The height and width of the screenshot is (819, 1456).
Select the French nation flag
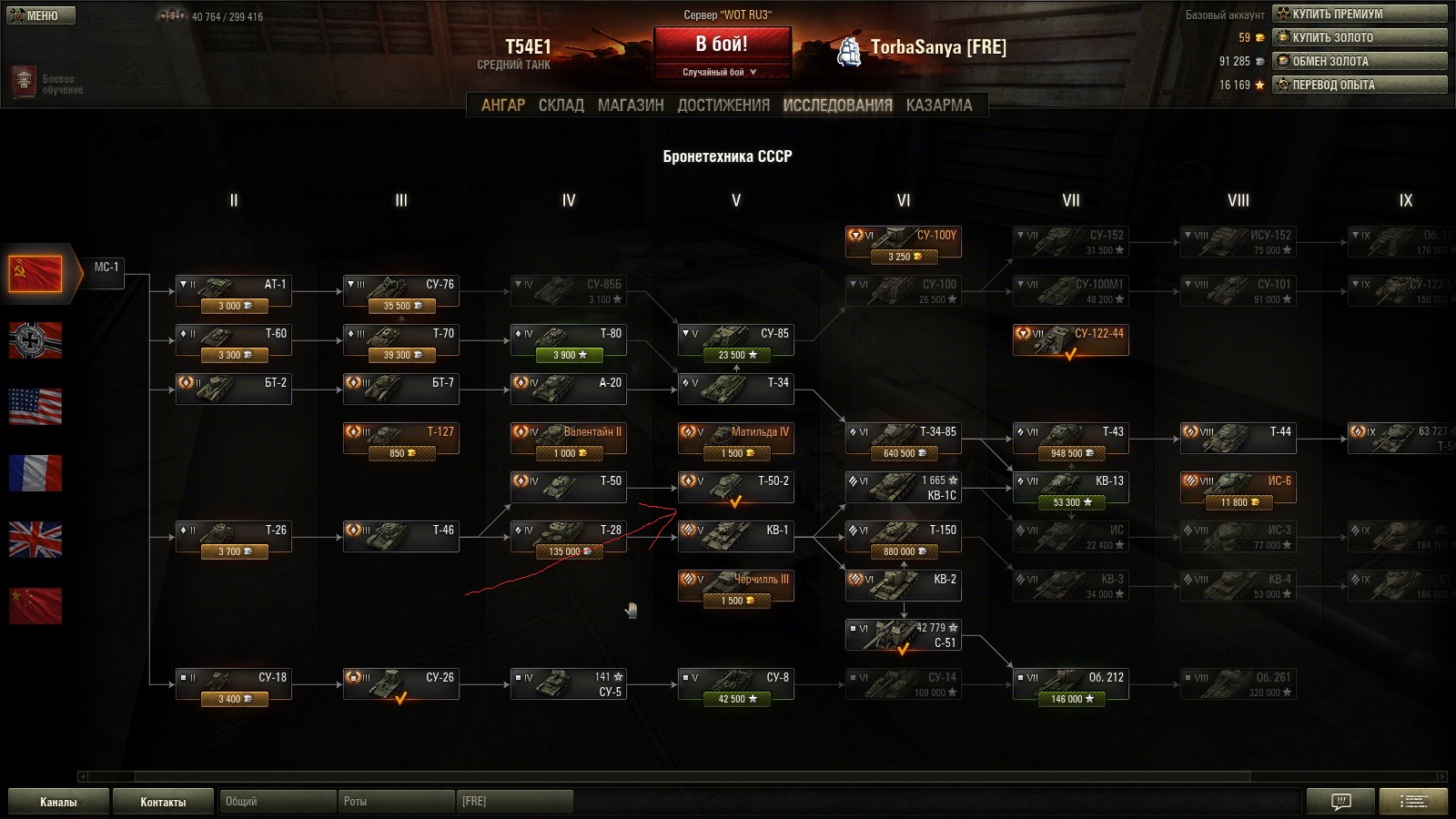coord(35,473)
